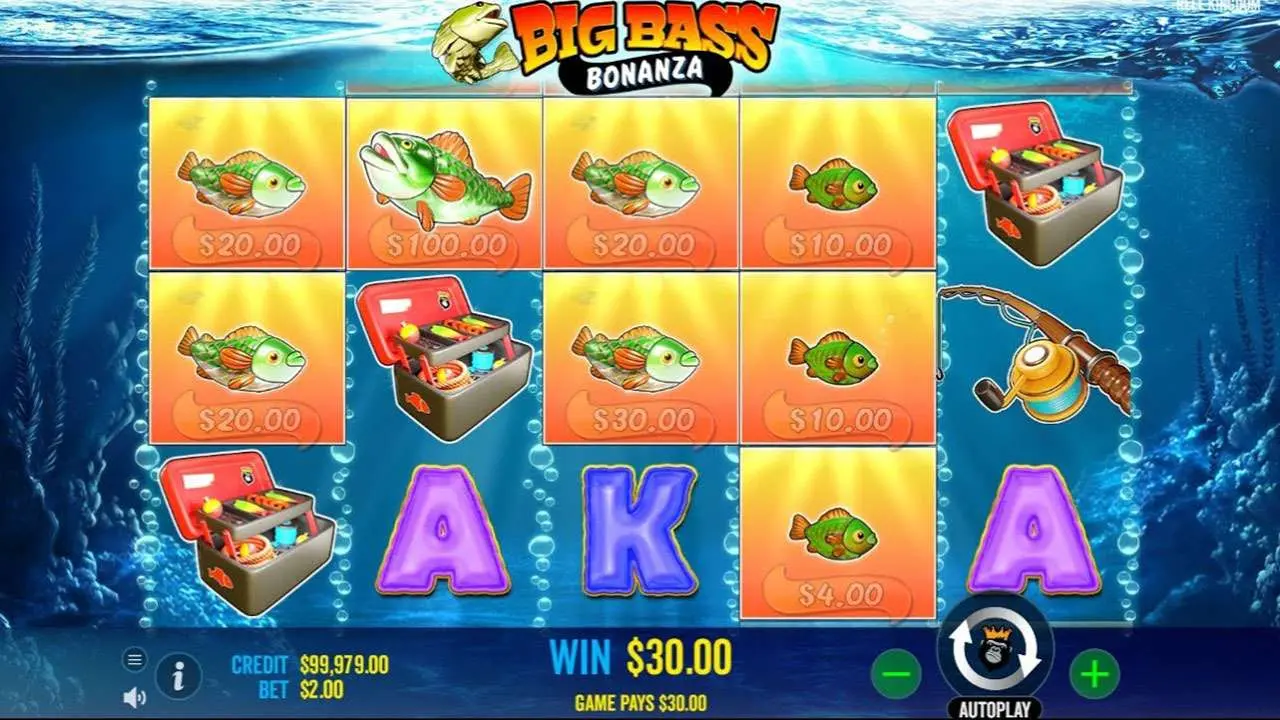Mute the game sound

[x=133, y=697]
